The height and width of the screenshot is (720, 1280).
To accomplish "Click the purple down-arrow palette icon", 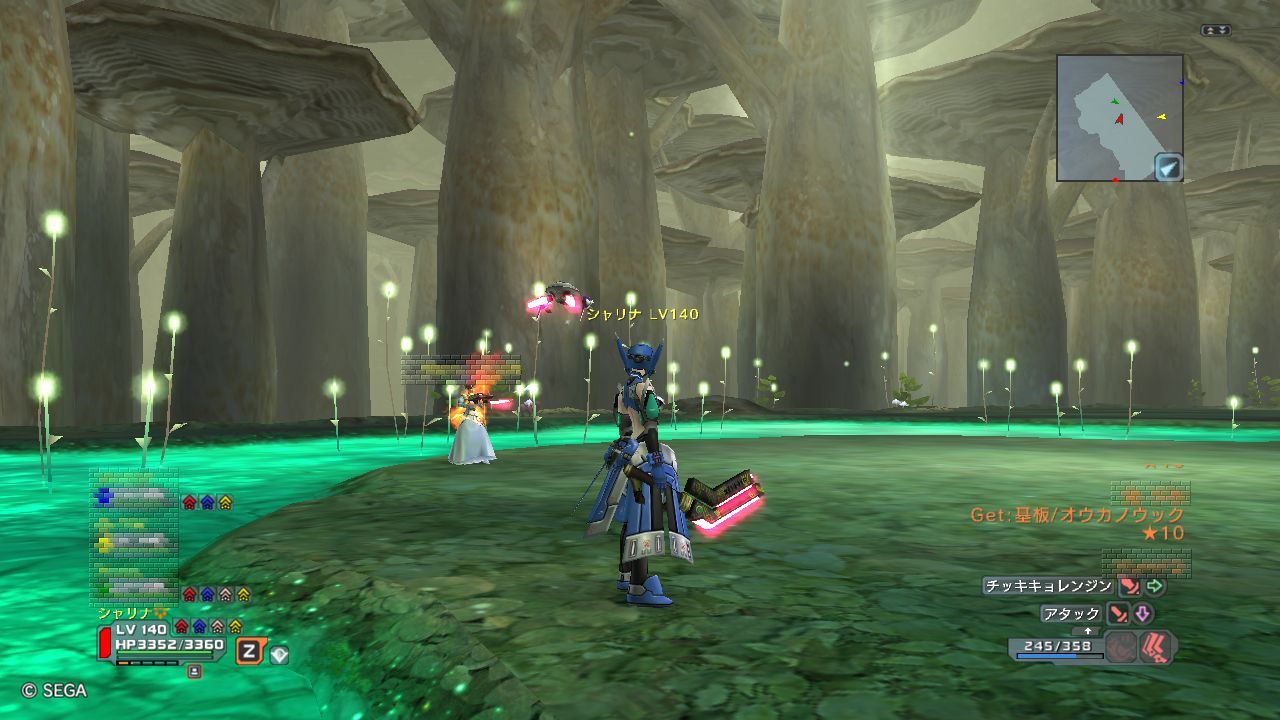I will click(1143, 614).
